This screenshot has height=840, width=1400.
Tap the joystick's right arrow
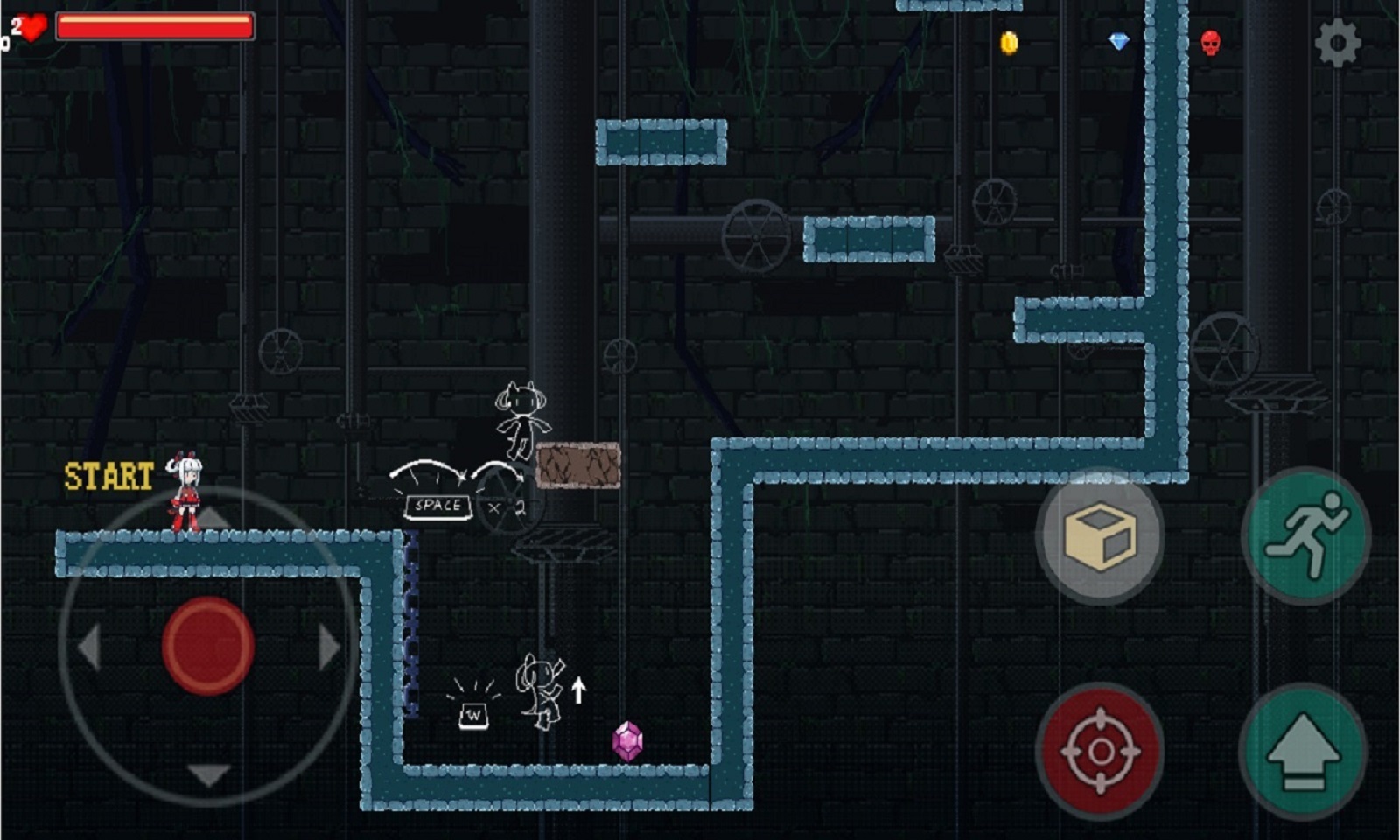coord(329,647)
